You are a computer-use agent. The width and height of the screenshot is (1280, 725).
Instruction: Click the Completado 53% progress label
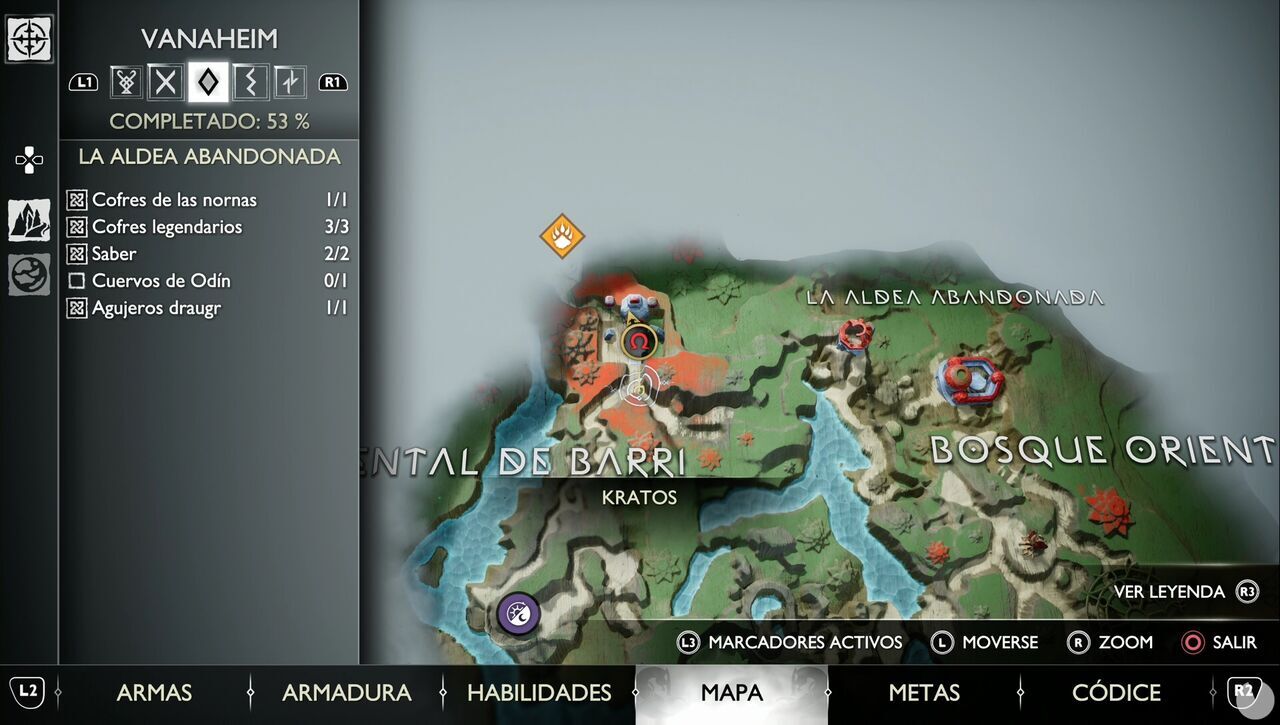[x=209, y=121]
